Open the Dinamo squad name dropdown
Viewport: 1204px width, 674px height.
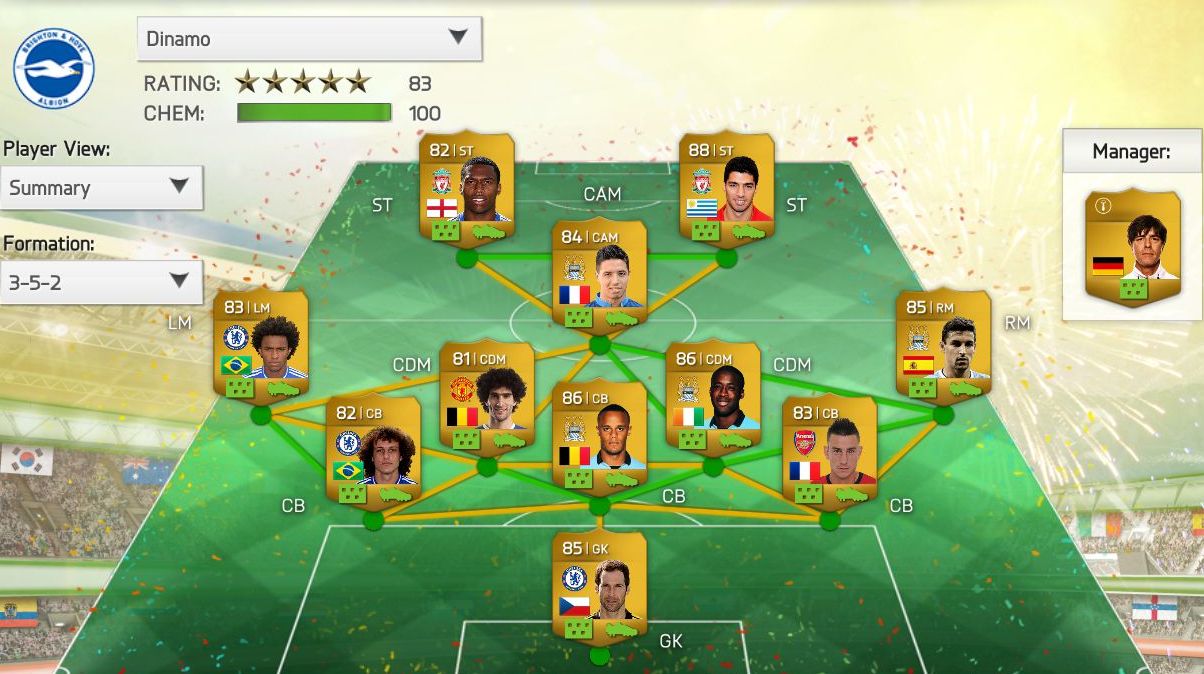coord(309,38)
